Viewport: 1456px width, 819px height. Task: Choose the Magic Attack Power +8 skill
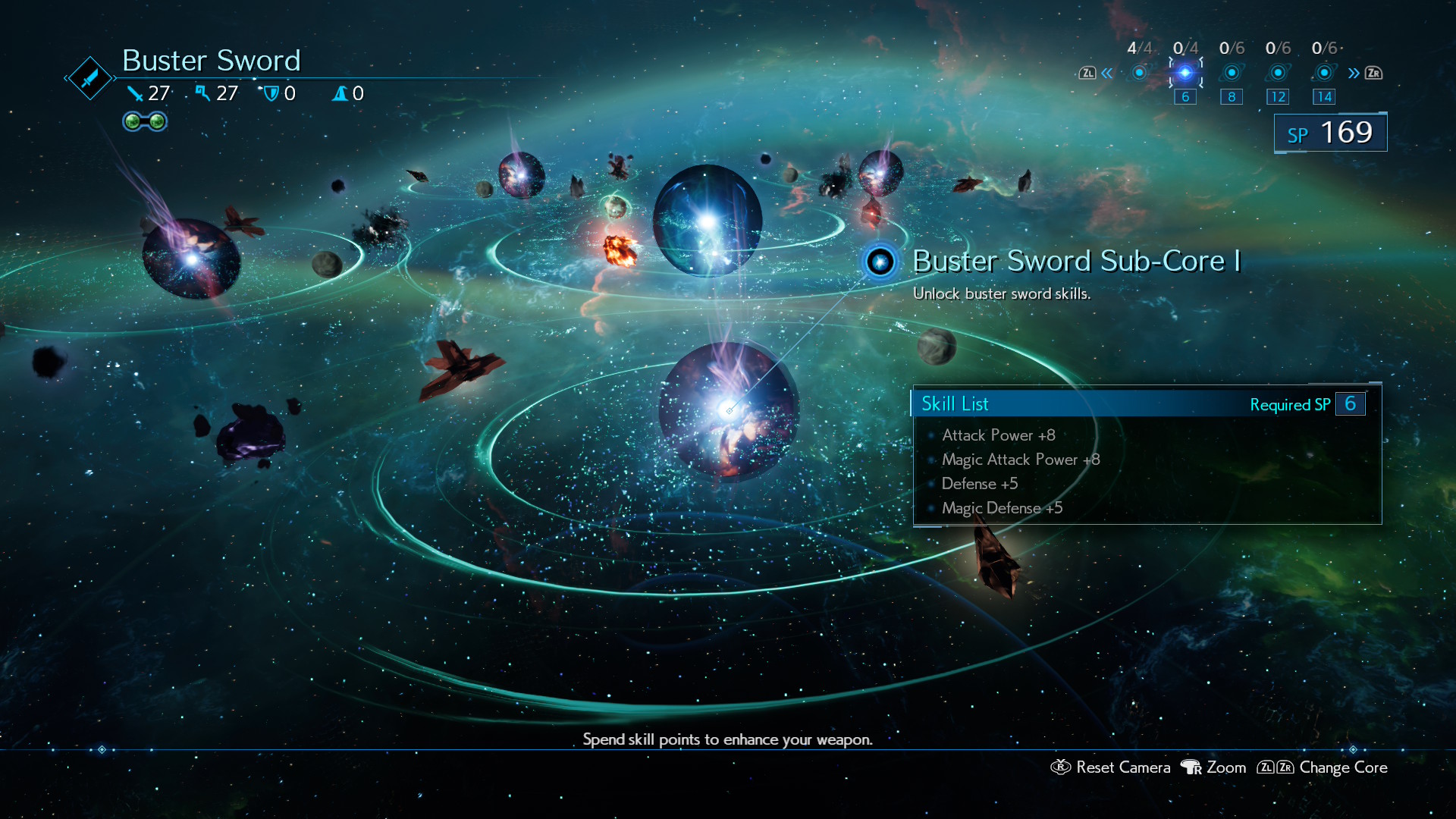click(x=1020, y=460)
